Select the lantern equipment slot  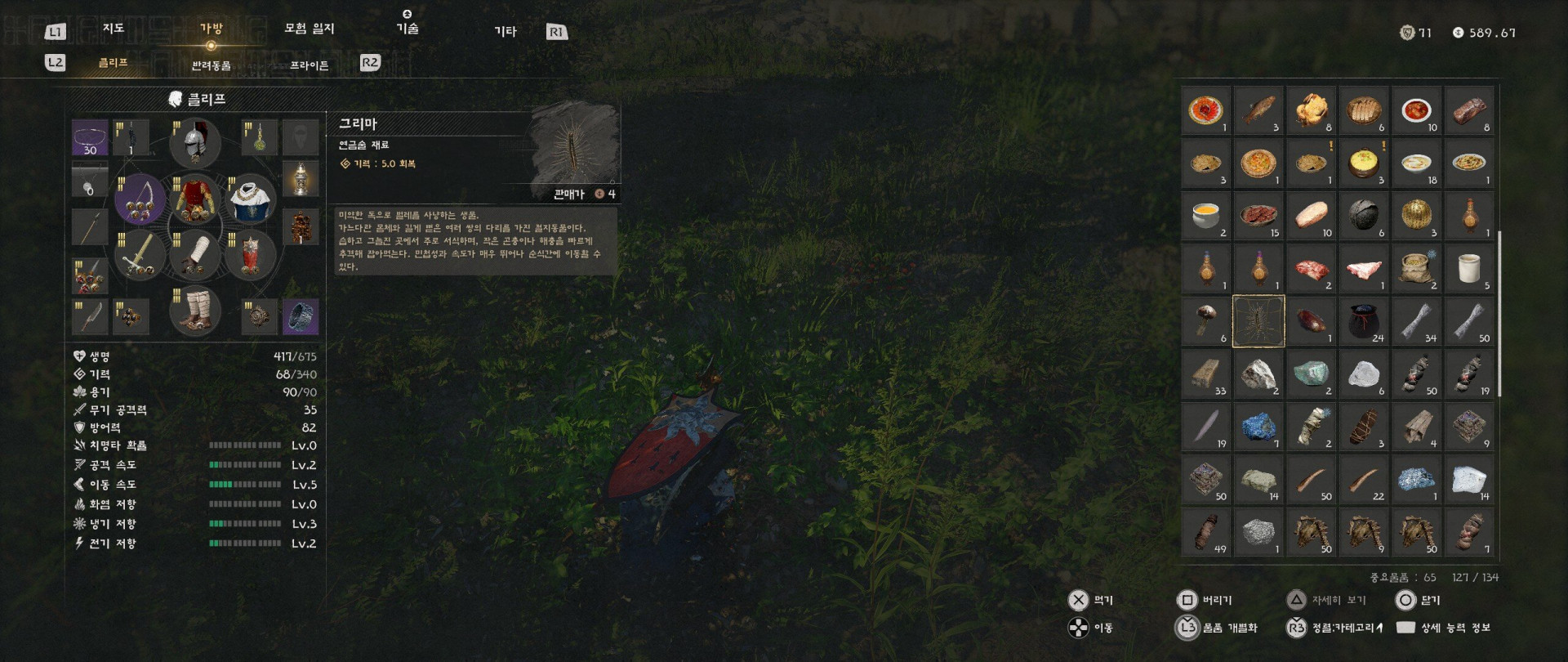click(301, 178)
